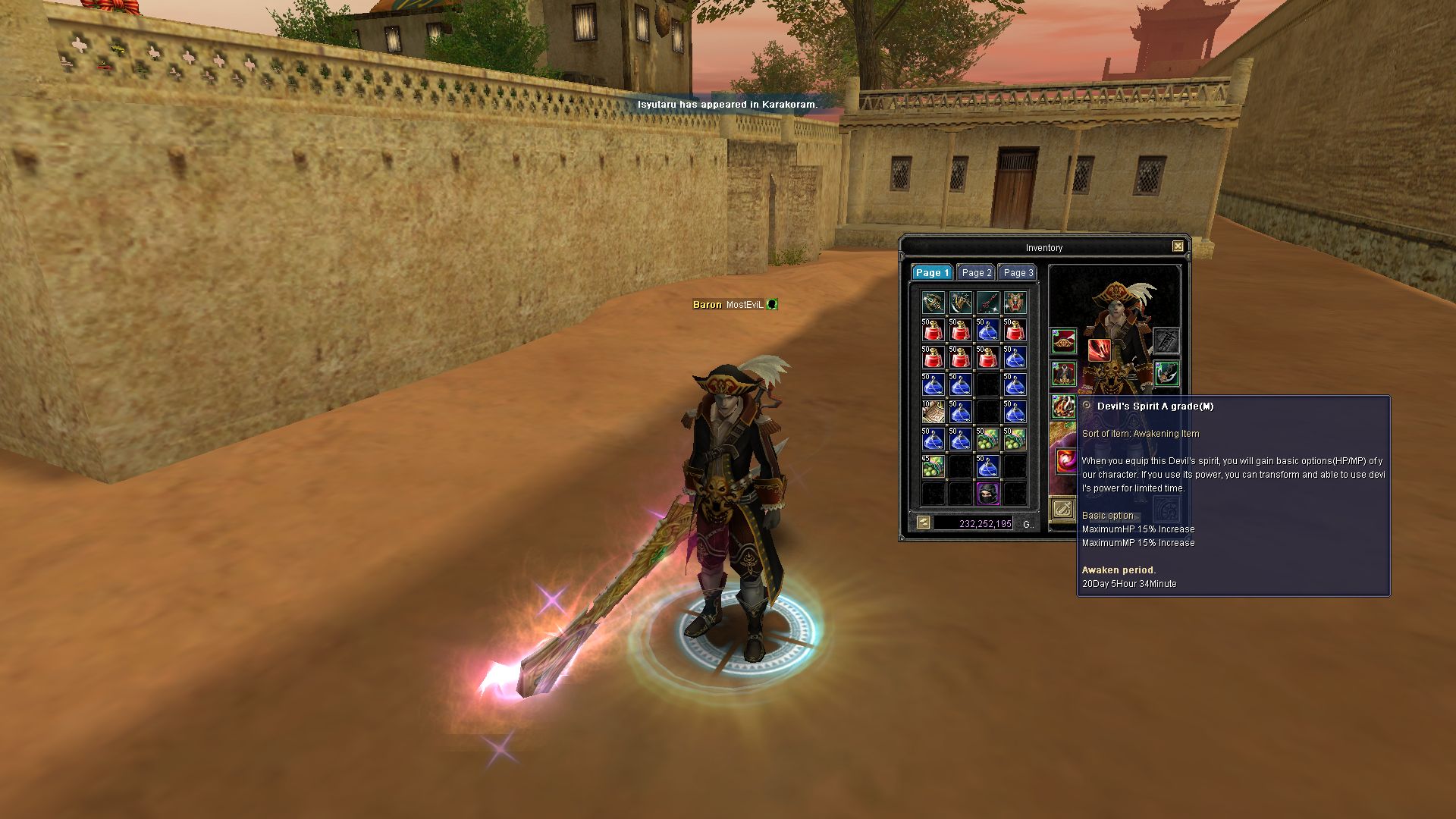Select the hooded thief mask item
The image size is (1456, 819).
pos(987,493)
